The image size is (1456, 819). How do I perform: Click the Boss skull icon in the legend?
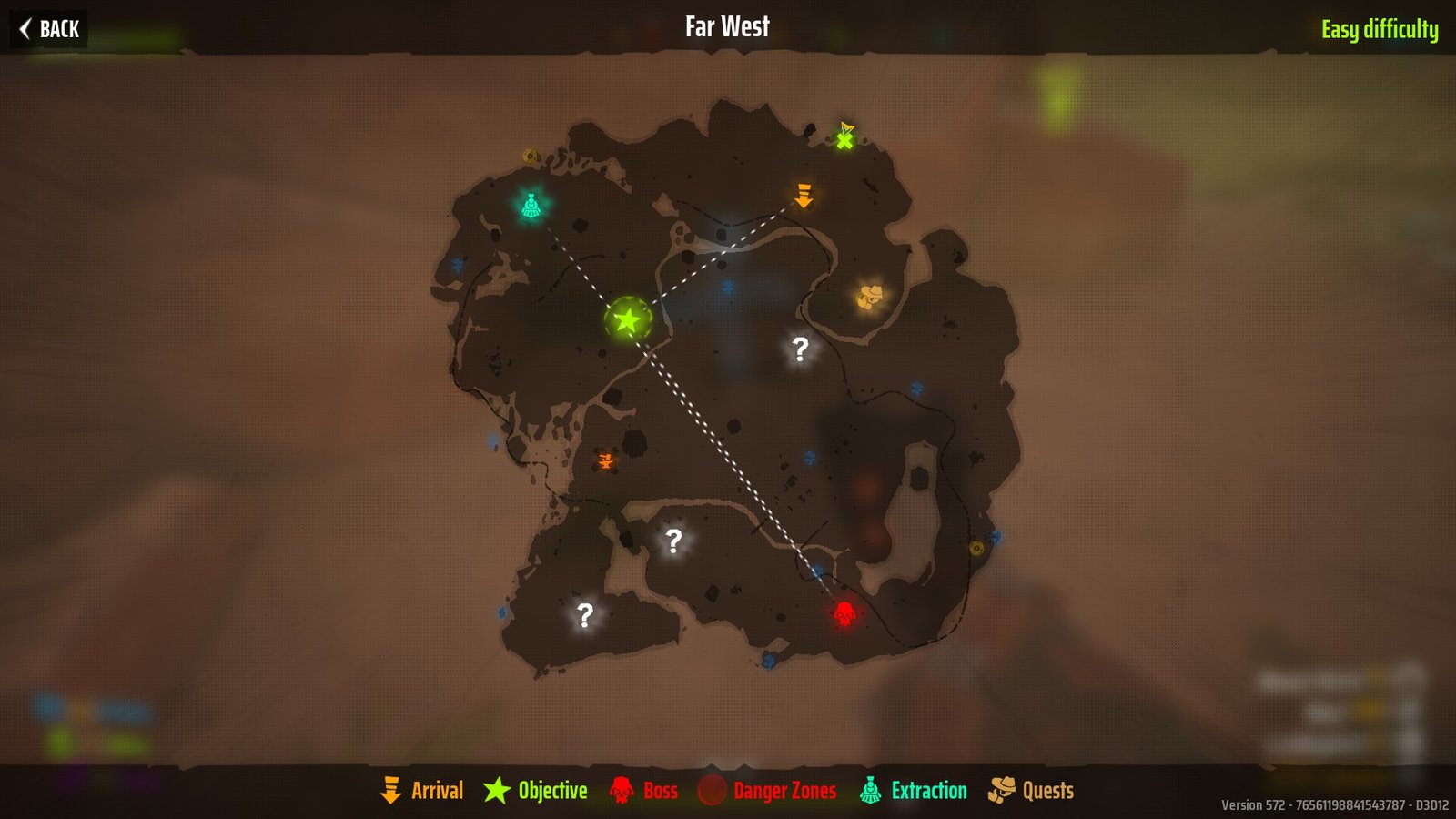tap(623, 790)
